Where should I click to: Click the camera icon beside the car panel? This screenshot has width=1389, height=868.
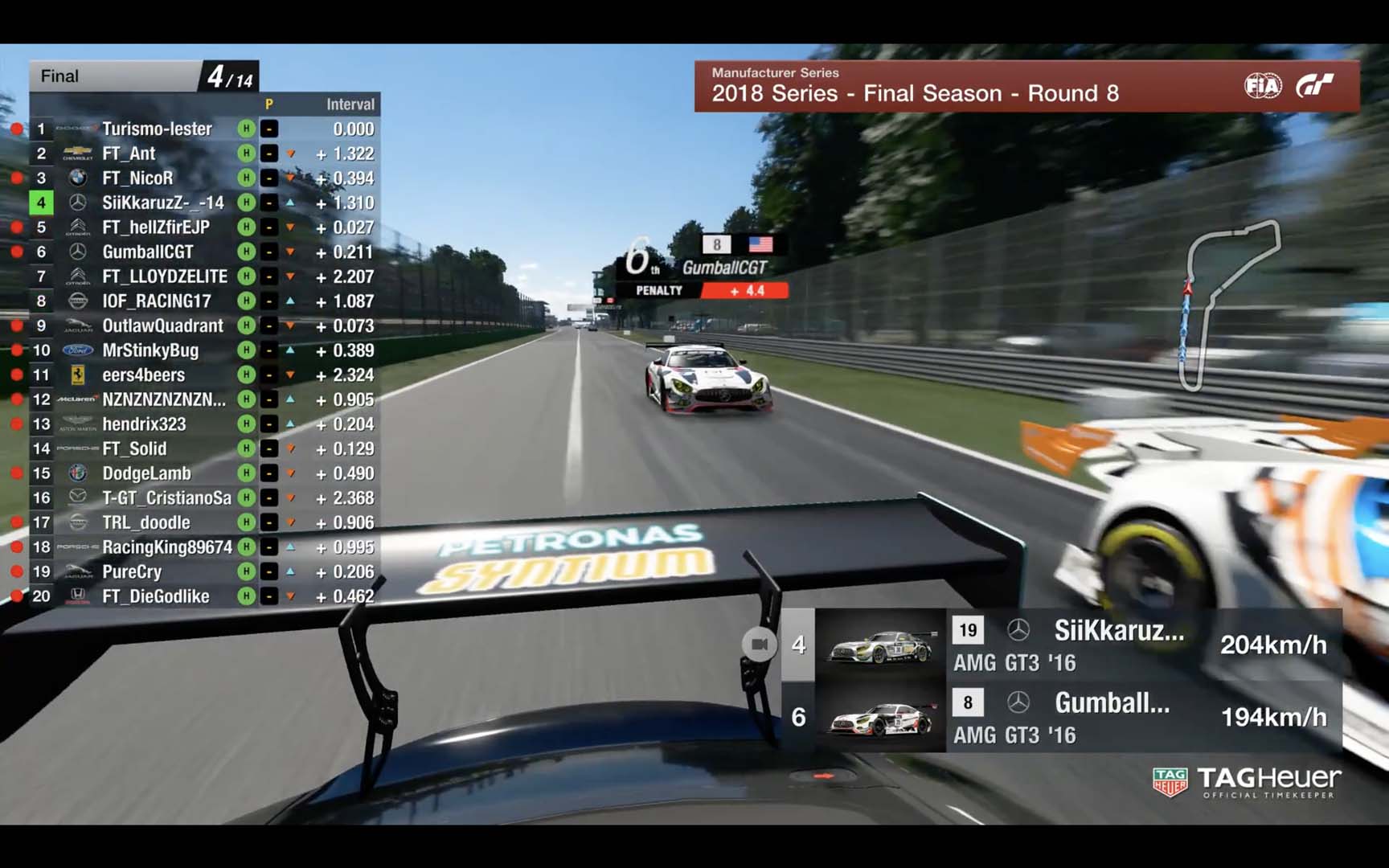coord(760,645)
